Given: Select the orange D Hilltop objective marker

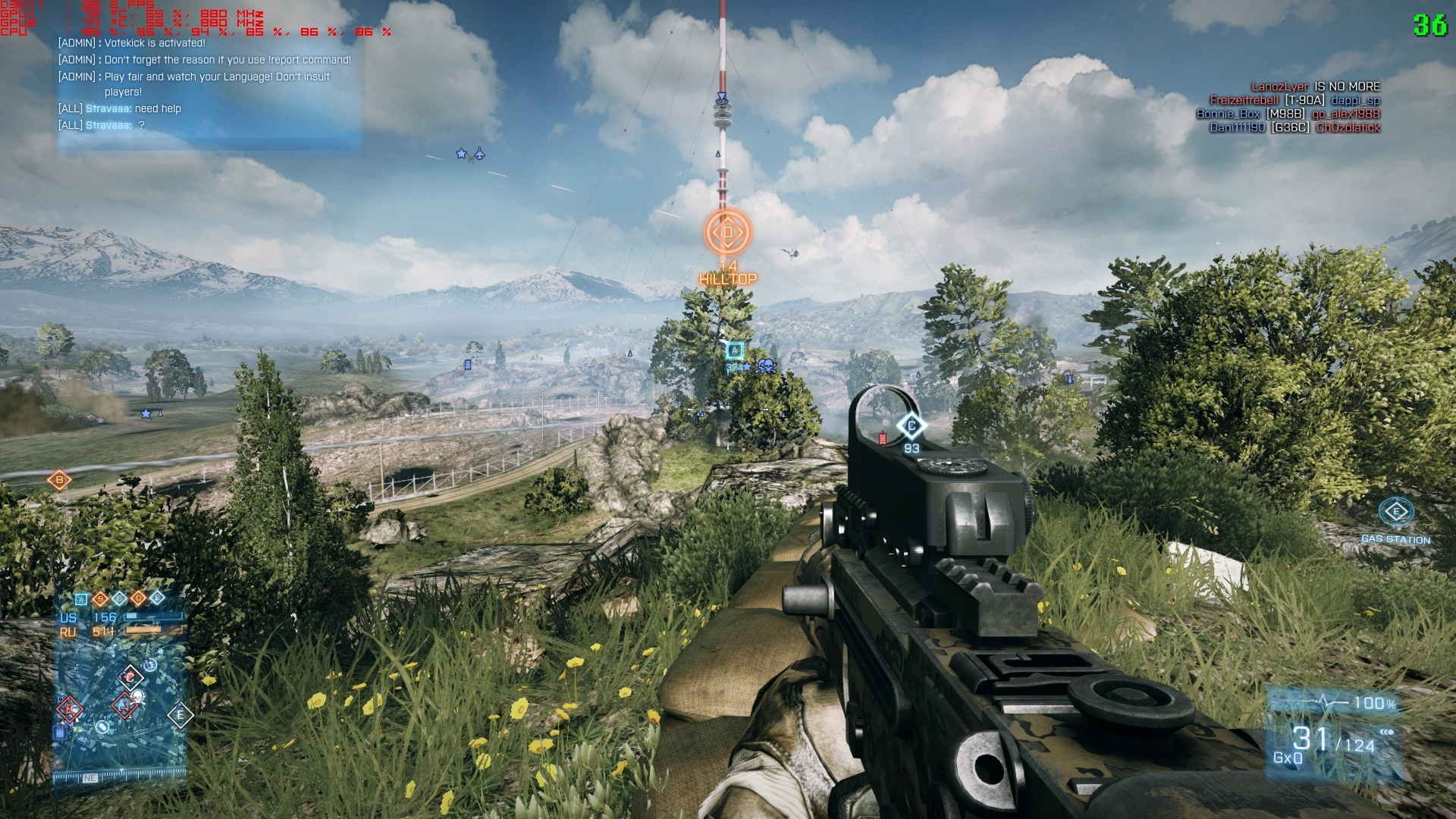Looking at the screenshot, I should (x=727, y=233).
